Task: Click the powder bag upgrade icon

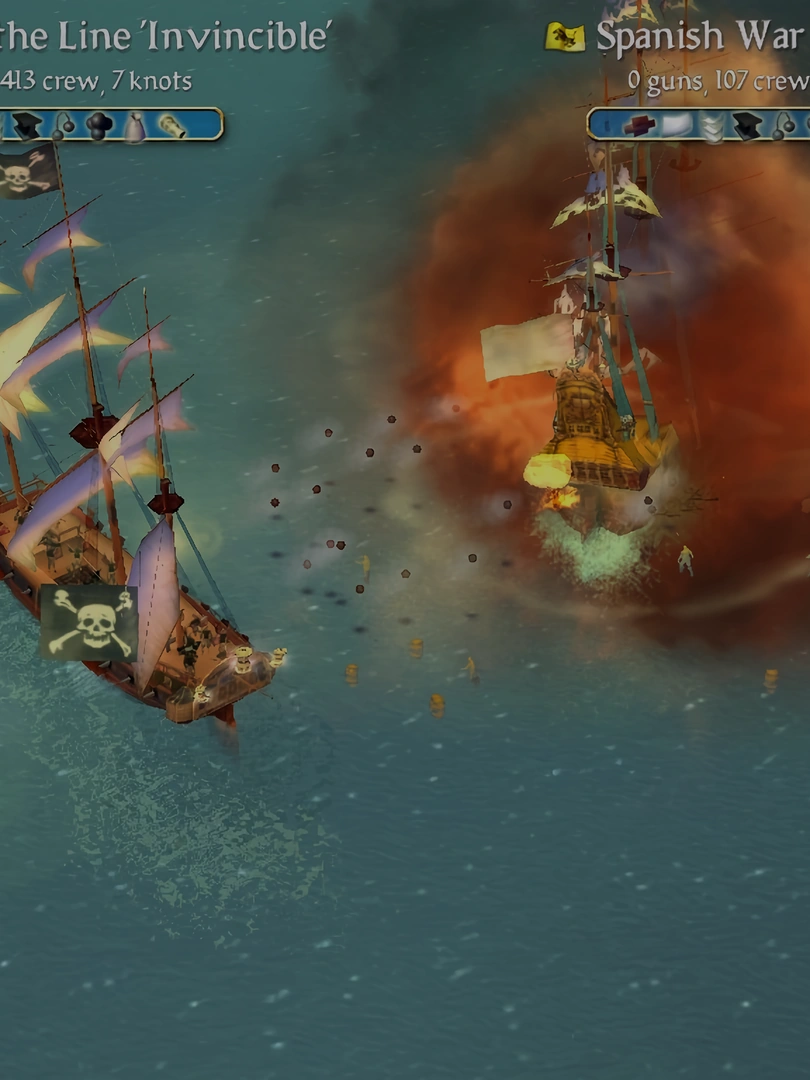Action: (x=135, y=126)
